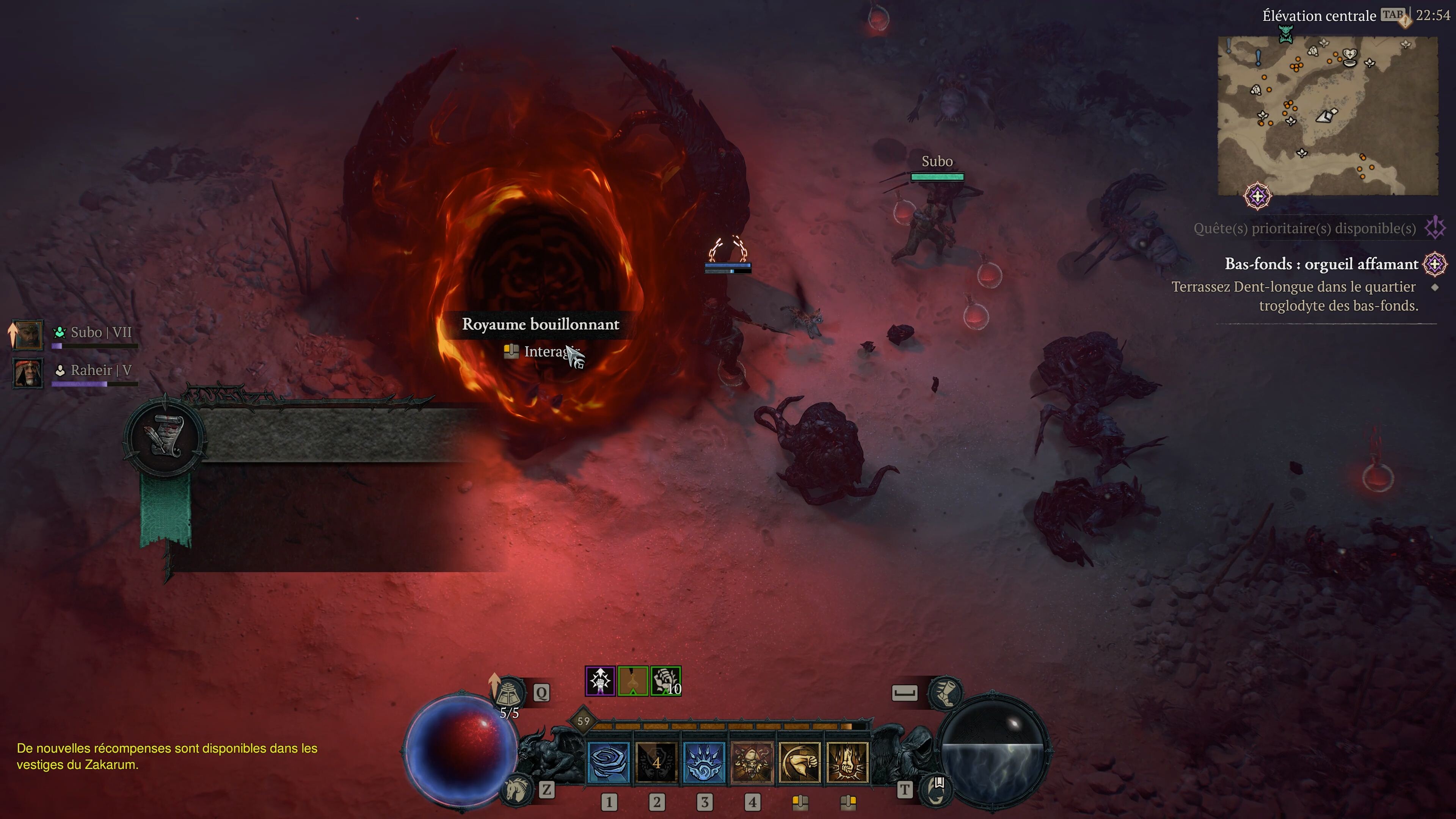
Task: Use the punching arm skill
Action: click(x=800, y=763)
